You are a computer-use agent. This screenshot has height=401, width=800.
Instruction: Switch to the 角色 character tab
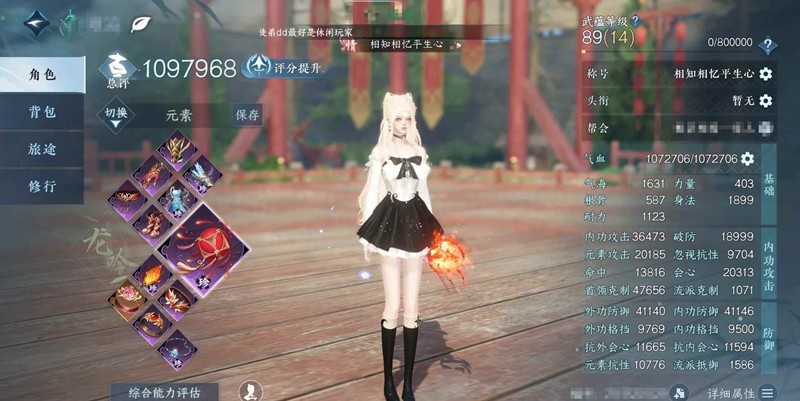tap(42, 75)
